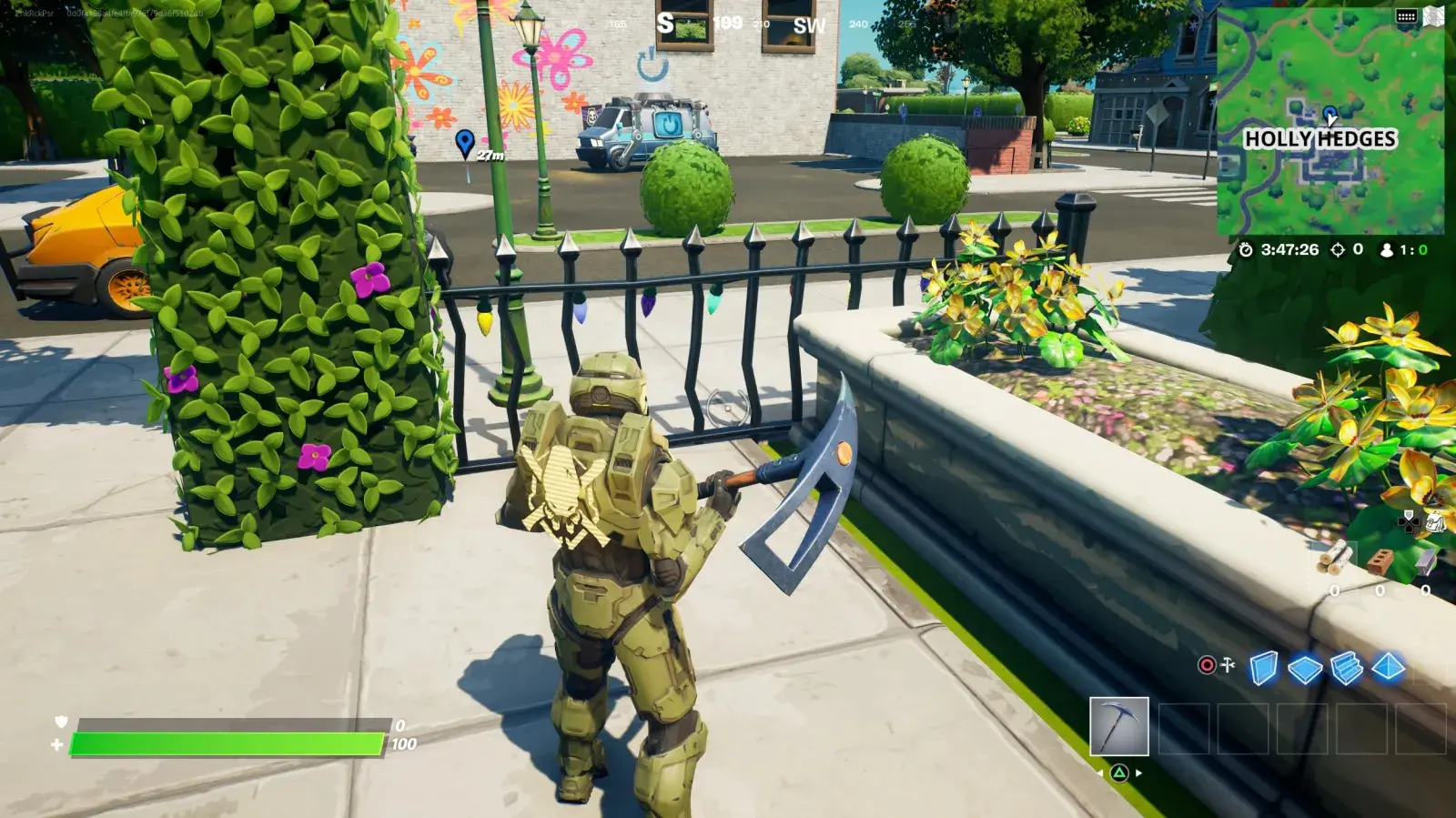
Task: Select the floor build piece icon
Action: 1304,668
